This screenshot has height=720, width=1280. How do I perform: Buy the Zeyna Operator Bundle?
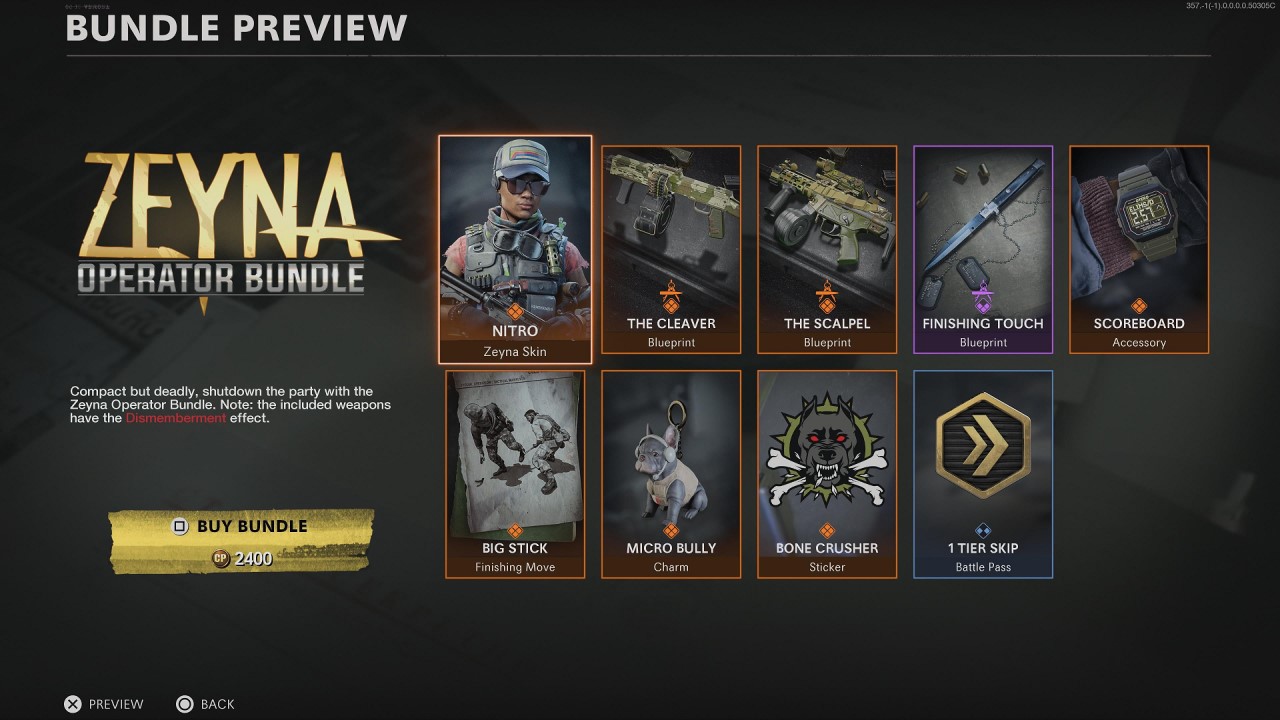241,540
